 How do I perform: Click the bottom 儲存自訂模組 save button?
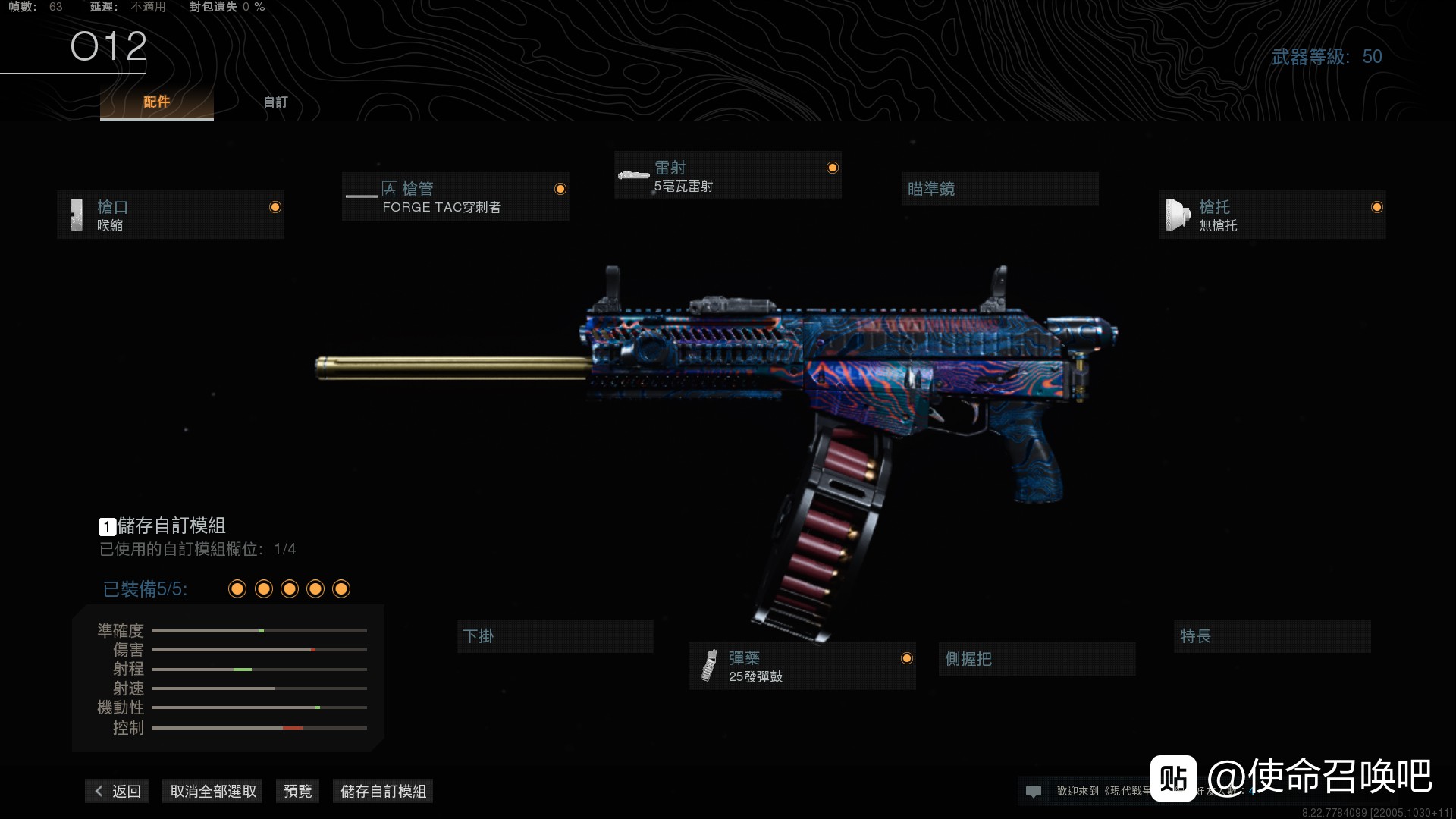[x=383, y=792]
